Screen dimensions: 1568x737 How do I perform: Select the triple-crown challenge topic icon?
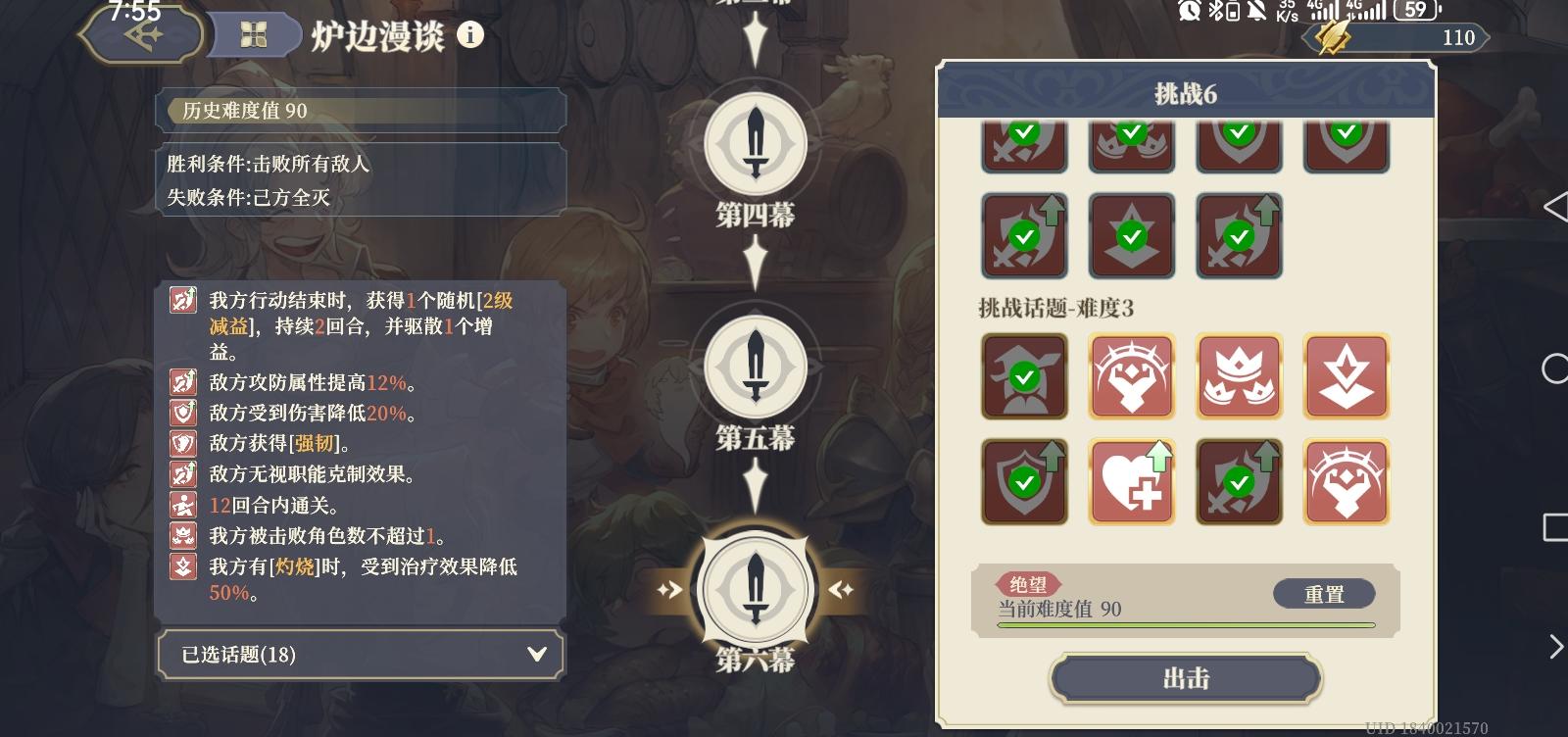(1239, 377)
